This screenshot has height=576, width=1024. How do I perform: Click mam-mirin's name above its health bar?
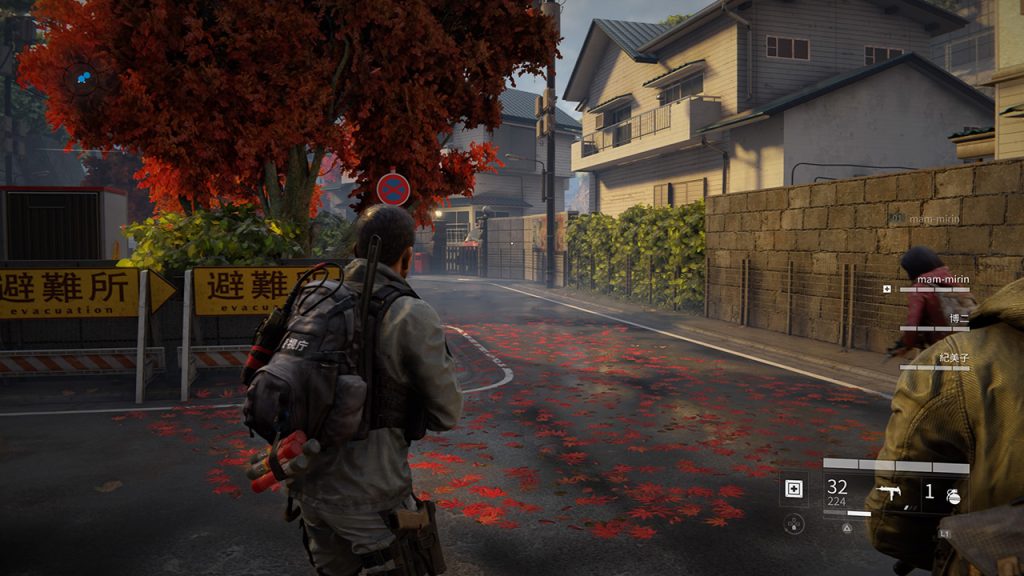tap(943, 279)
